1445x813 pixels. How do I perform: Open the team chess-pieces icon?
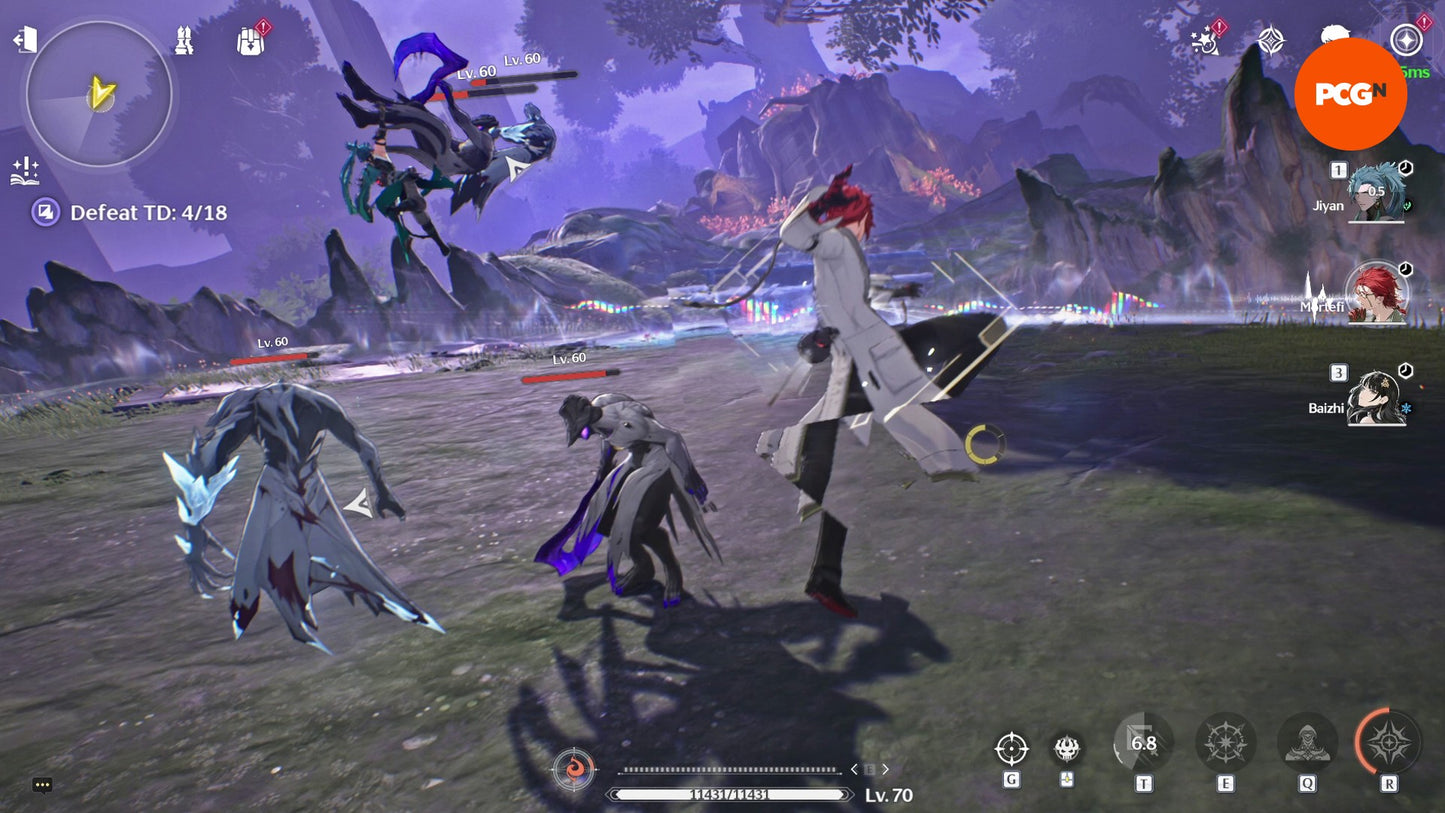[x=183, y=41]
